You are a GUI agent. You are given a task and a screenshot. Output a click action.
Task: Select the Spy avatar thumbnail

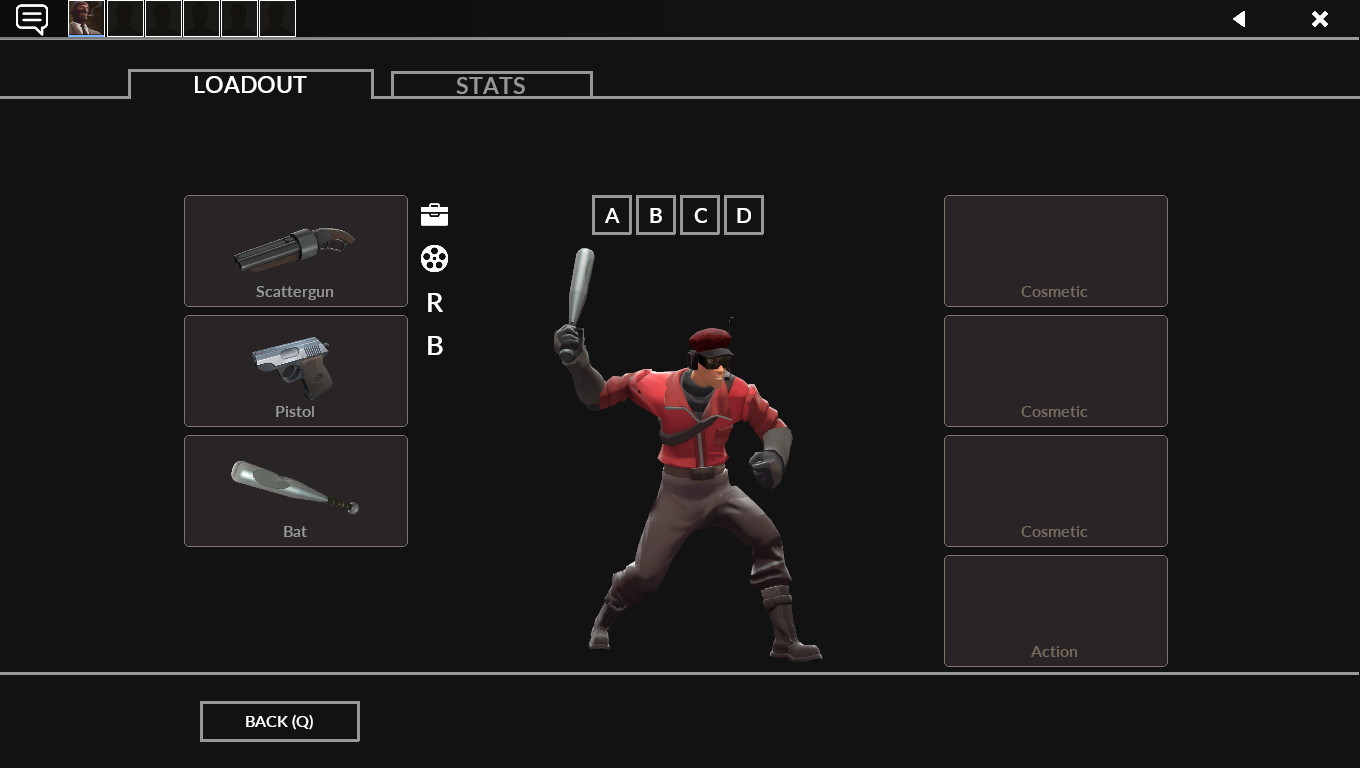85,18
